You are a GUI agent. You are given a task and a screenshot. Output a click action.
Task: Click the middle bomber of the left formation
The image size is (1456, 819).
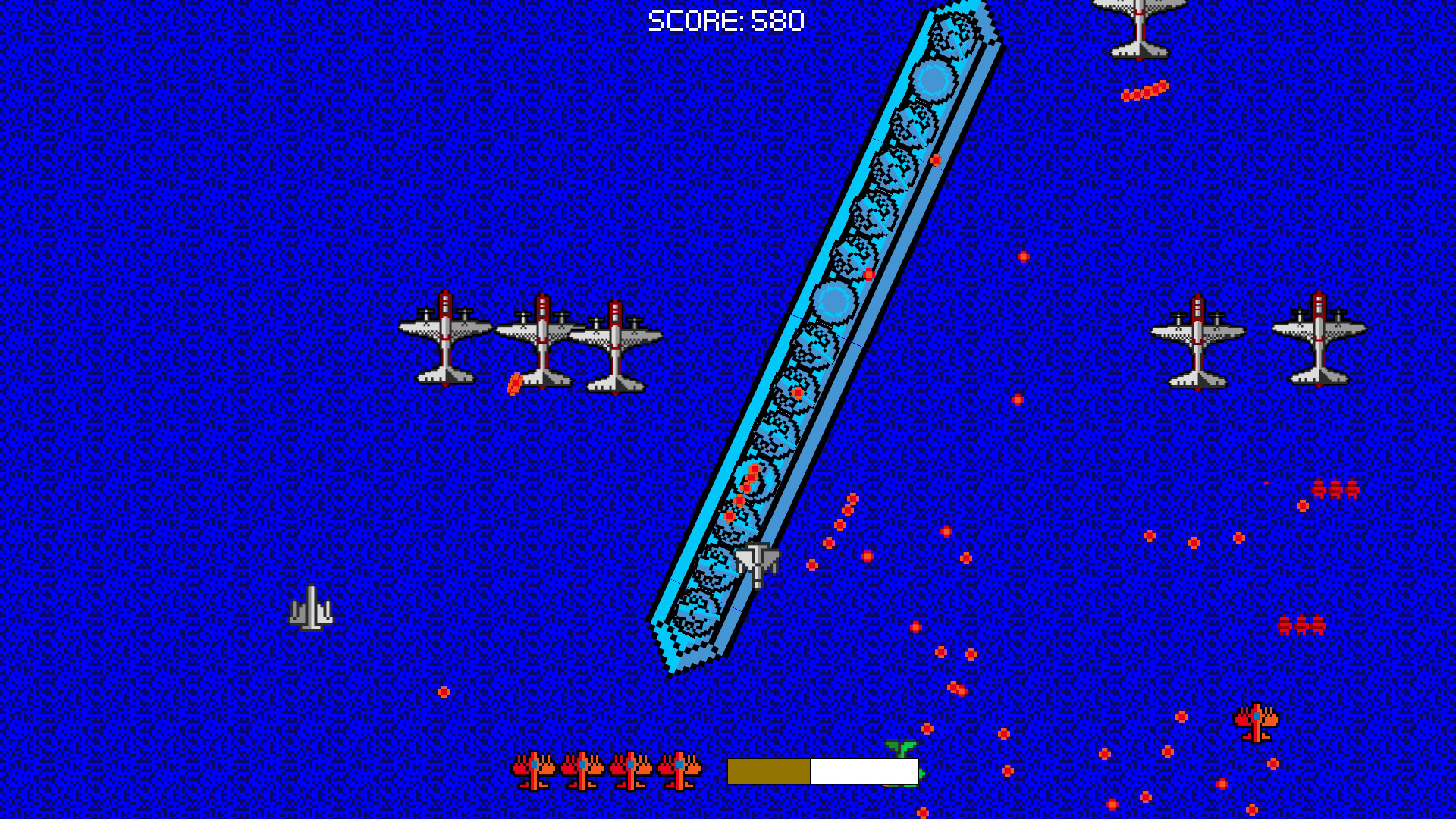pyautogui.click(x=542, y=341)
